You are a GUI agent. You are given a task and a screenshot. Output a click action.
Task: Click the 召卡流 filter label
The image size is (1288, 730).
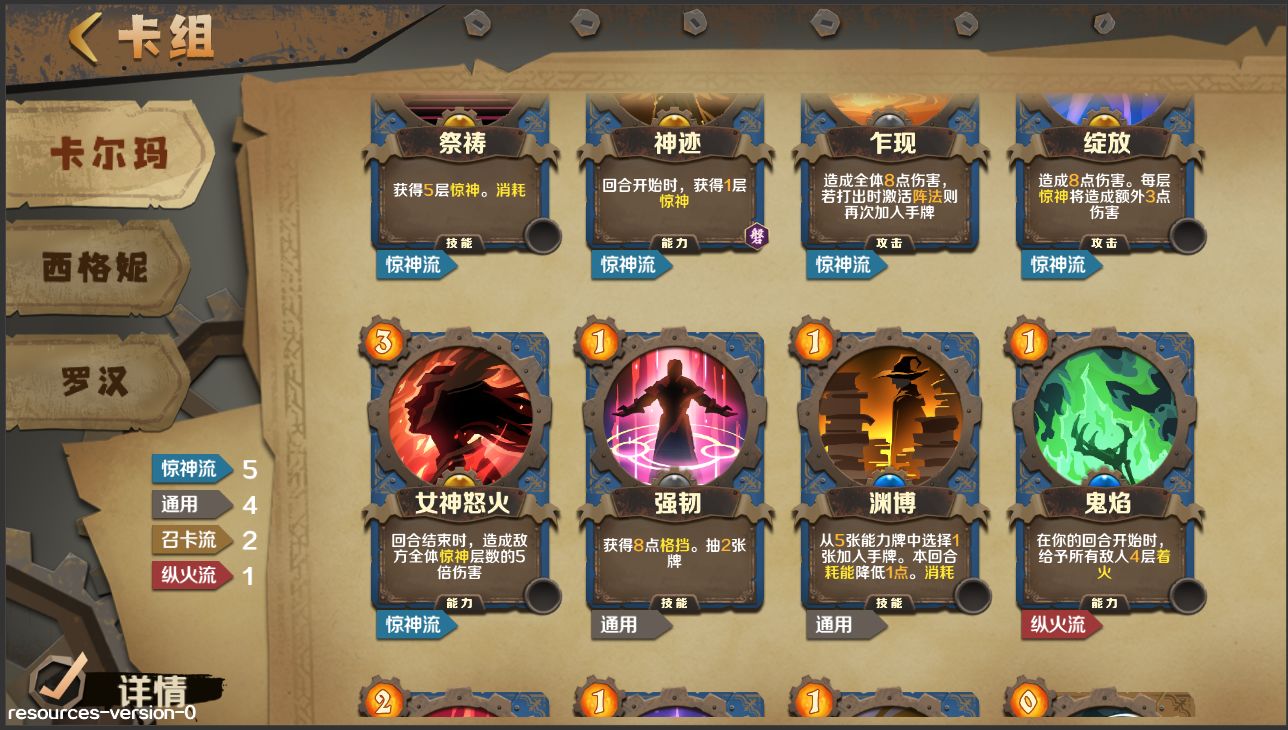pyautogui.click(x=190, y=539)
